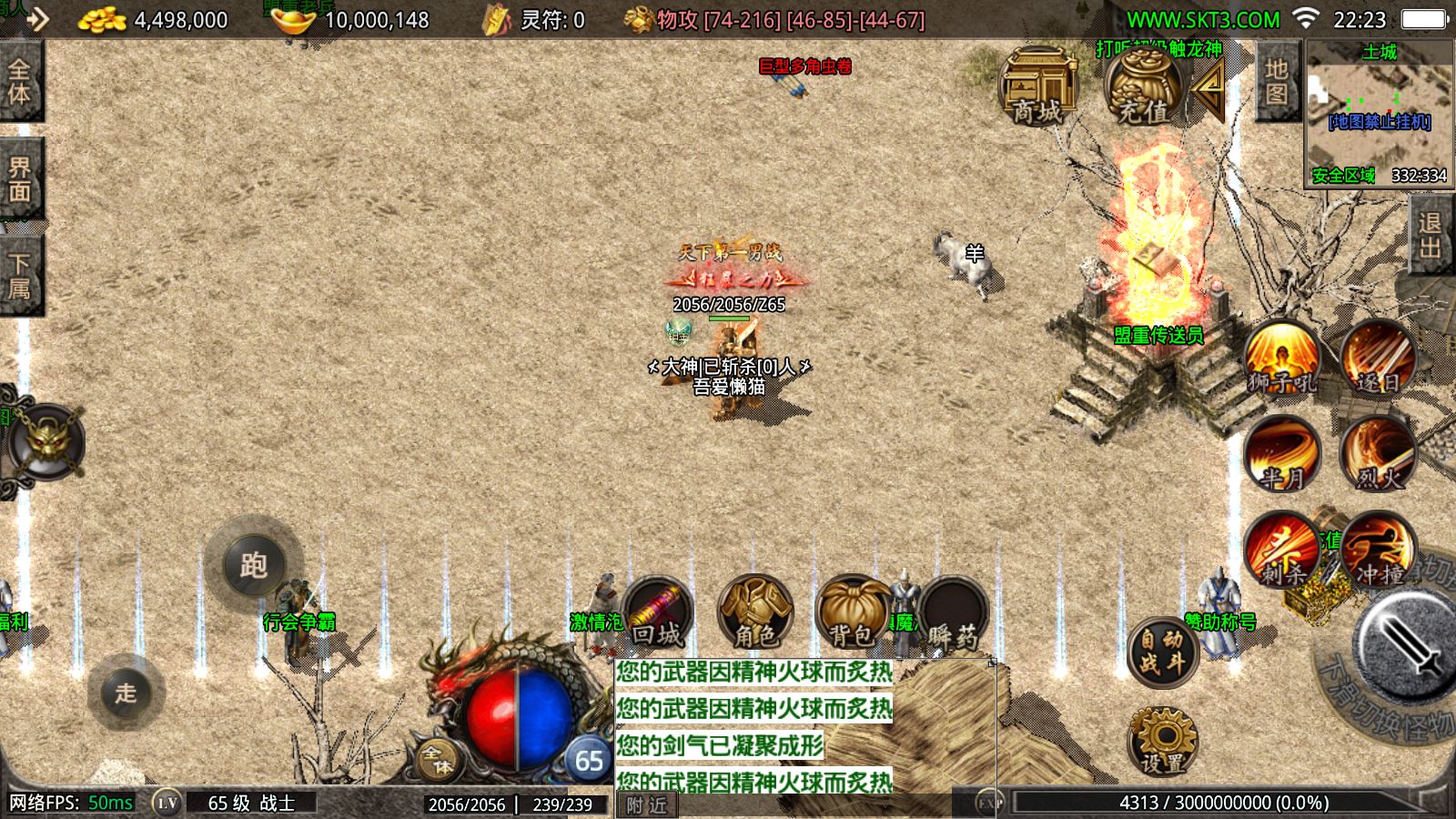
Task: Trigger the 冲撞 charge skill
Action: pyautogui.click(x=1378, y=550)
